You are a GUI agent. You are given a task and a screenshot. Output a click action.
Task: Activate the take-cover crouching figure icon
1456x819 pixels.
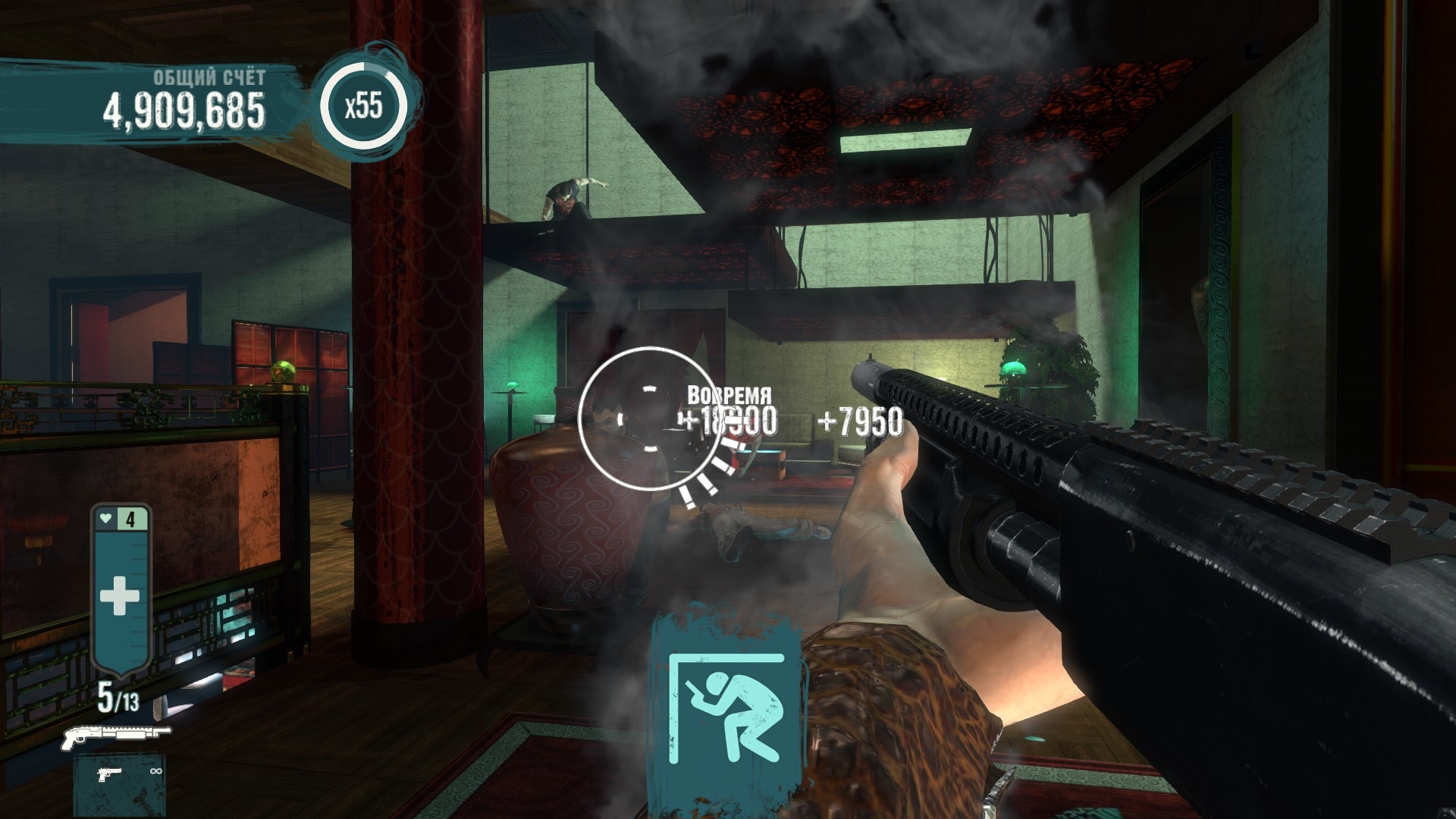coord(726,708)
